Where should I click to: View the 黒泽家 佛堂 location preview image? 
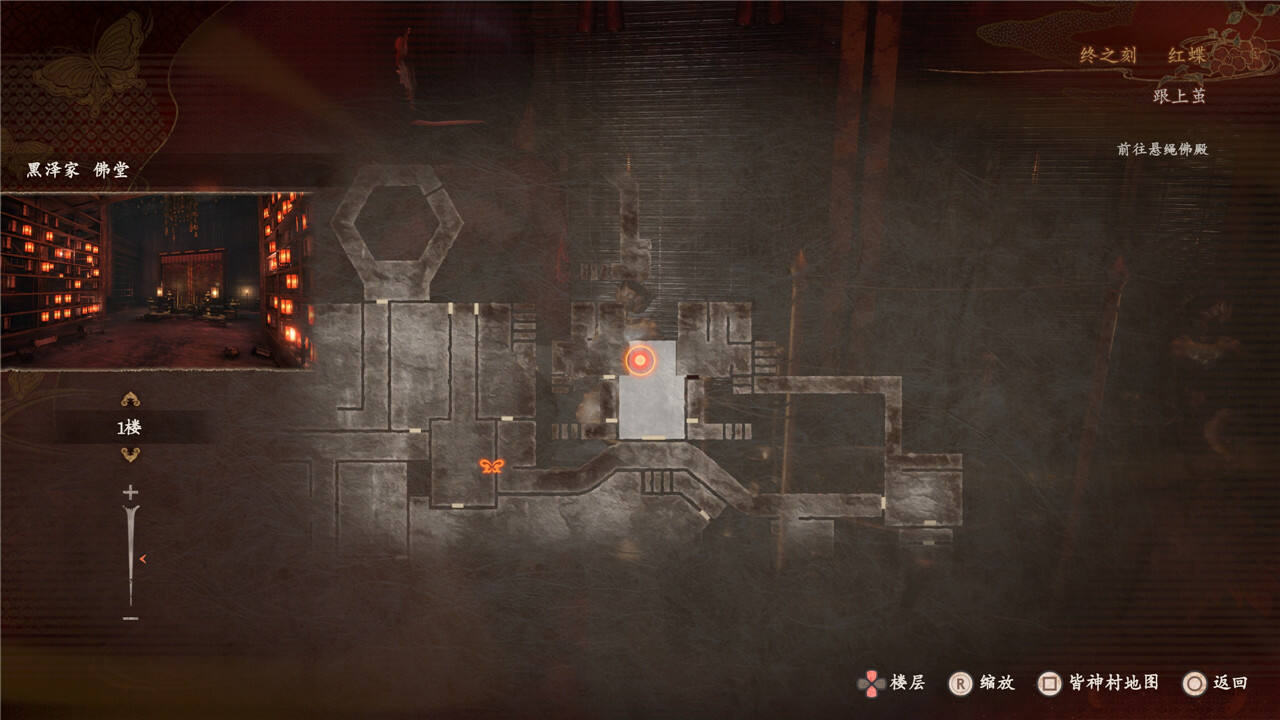(x=157, y=280)
